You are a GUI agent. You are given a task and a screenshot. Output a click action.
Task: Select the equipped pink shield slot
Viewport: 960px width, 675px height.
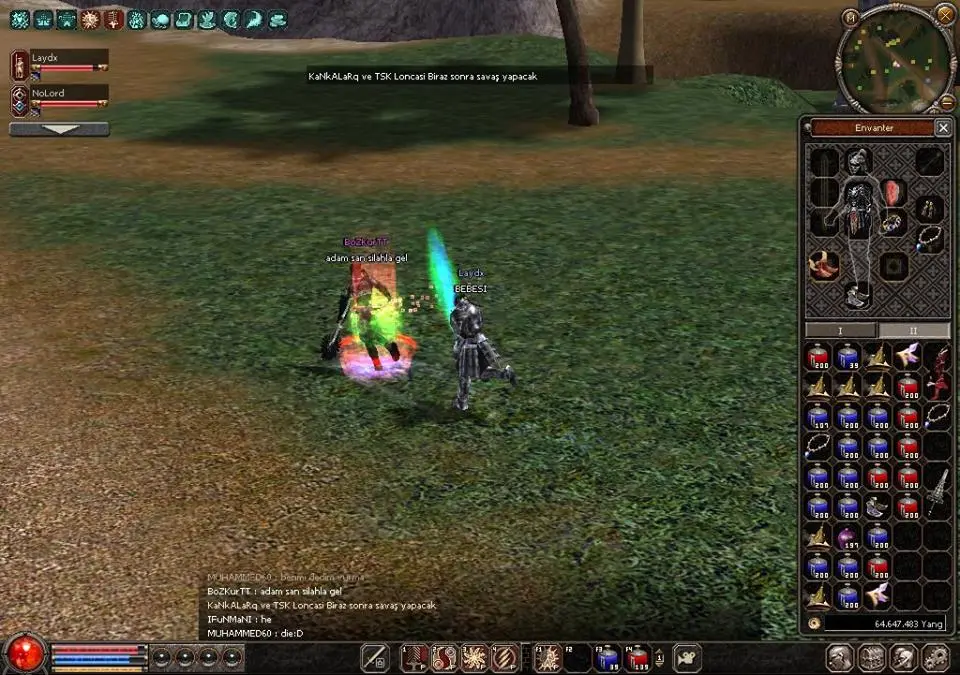point(892,193)
